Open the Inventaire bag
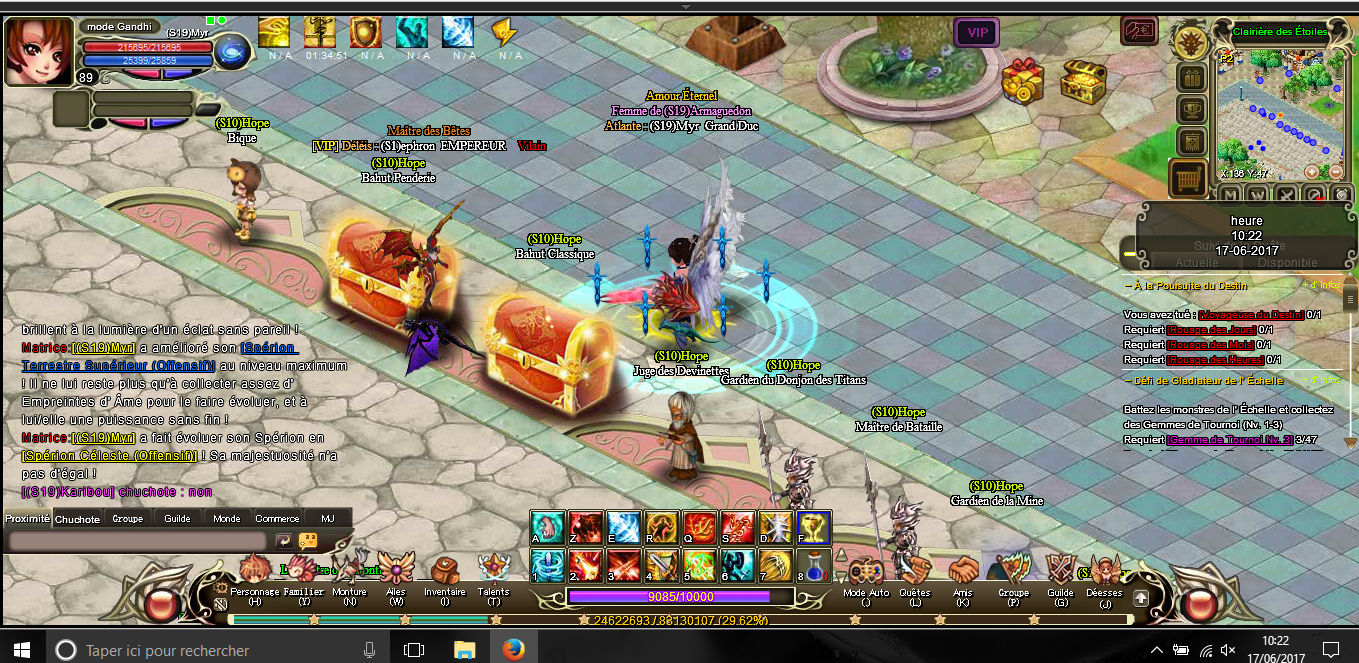 (444, 576)
